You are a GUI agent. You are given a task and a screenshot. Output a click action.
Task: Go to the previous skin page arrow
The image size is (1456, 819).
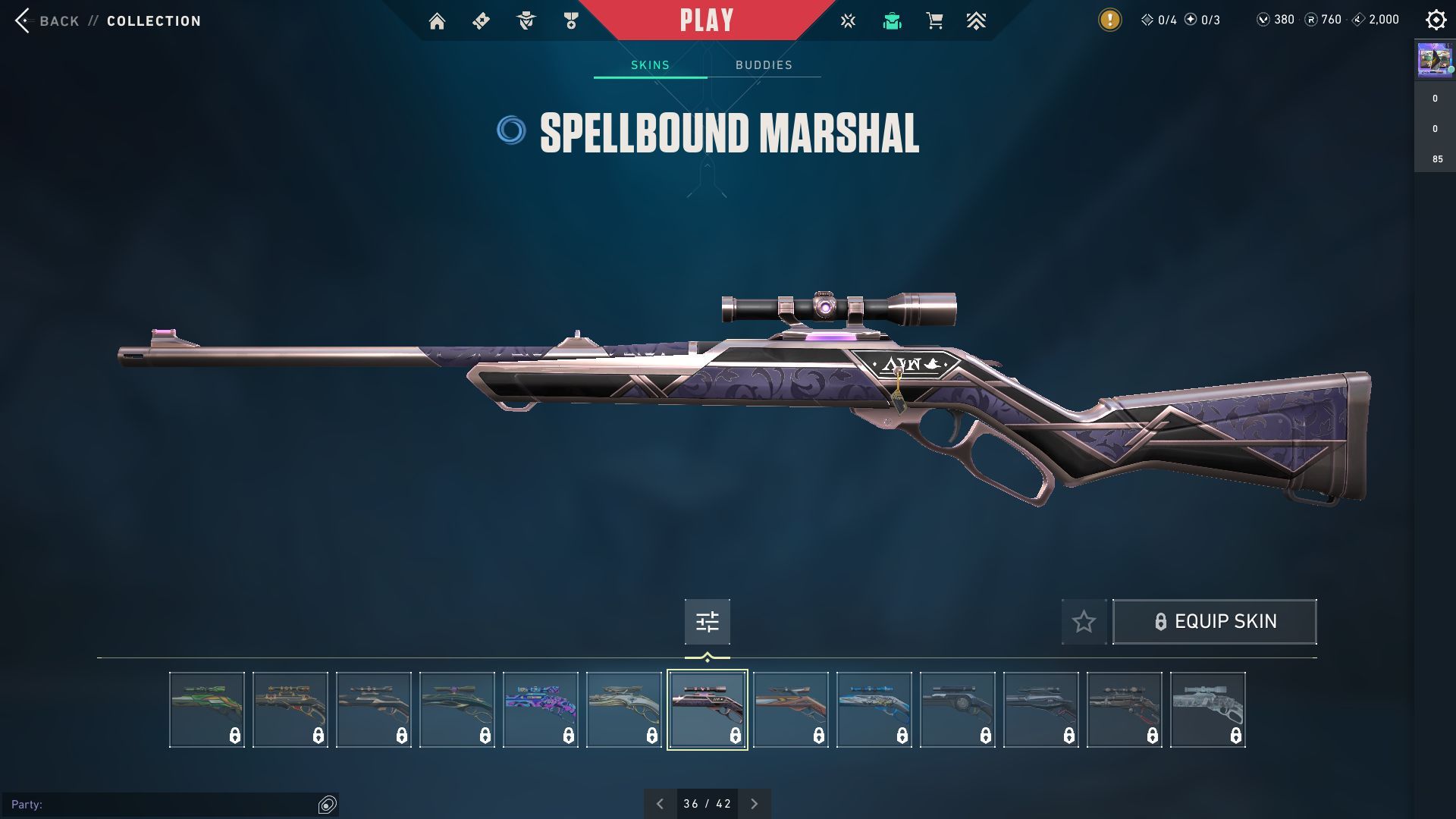coord(660,804)
